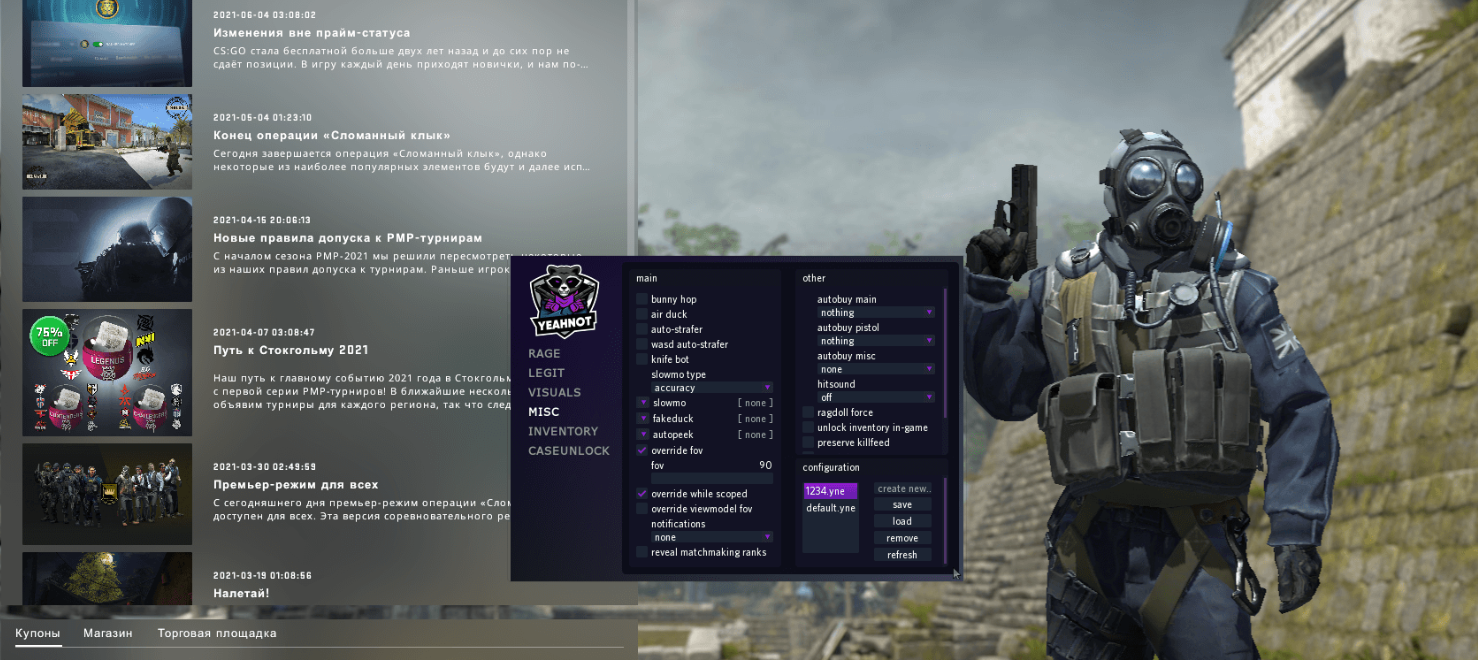Select the VISUALS section
This screenshot has height=660, width=1478.
coord(554,393)
